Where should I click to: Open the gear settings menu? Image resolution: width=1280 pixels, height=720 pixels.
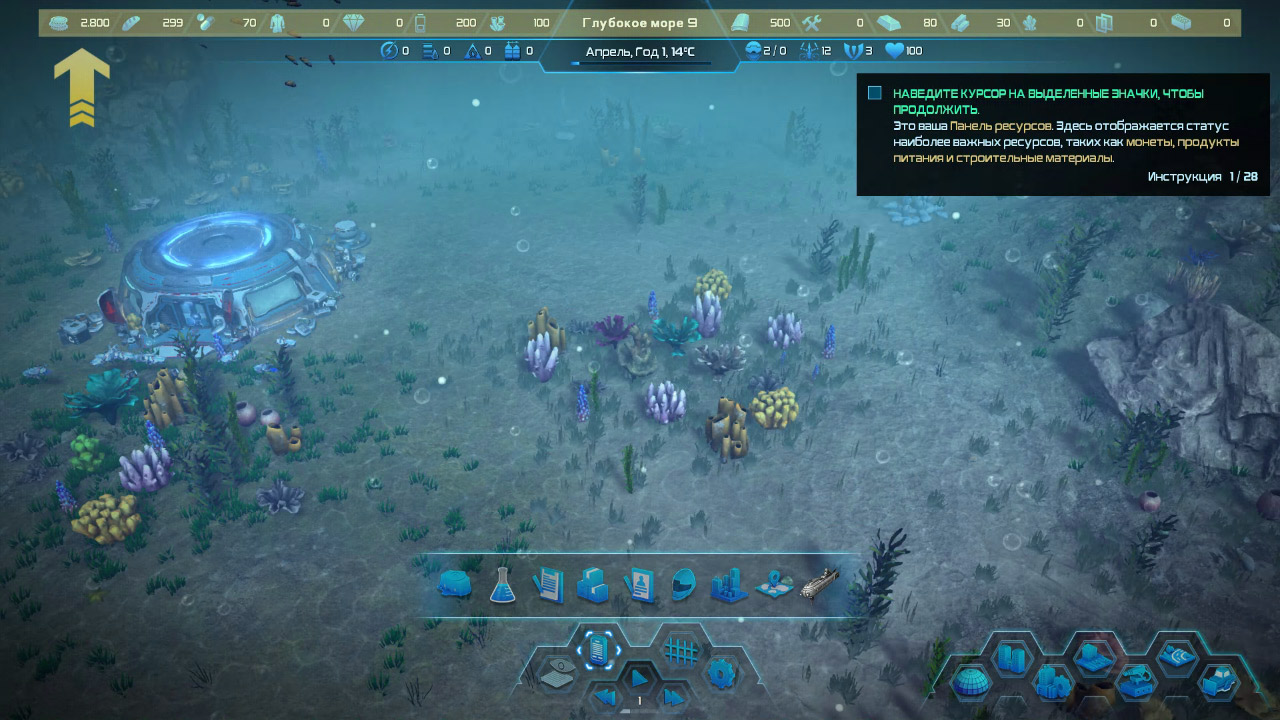coord(721,673)
